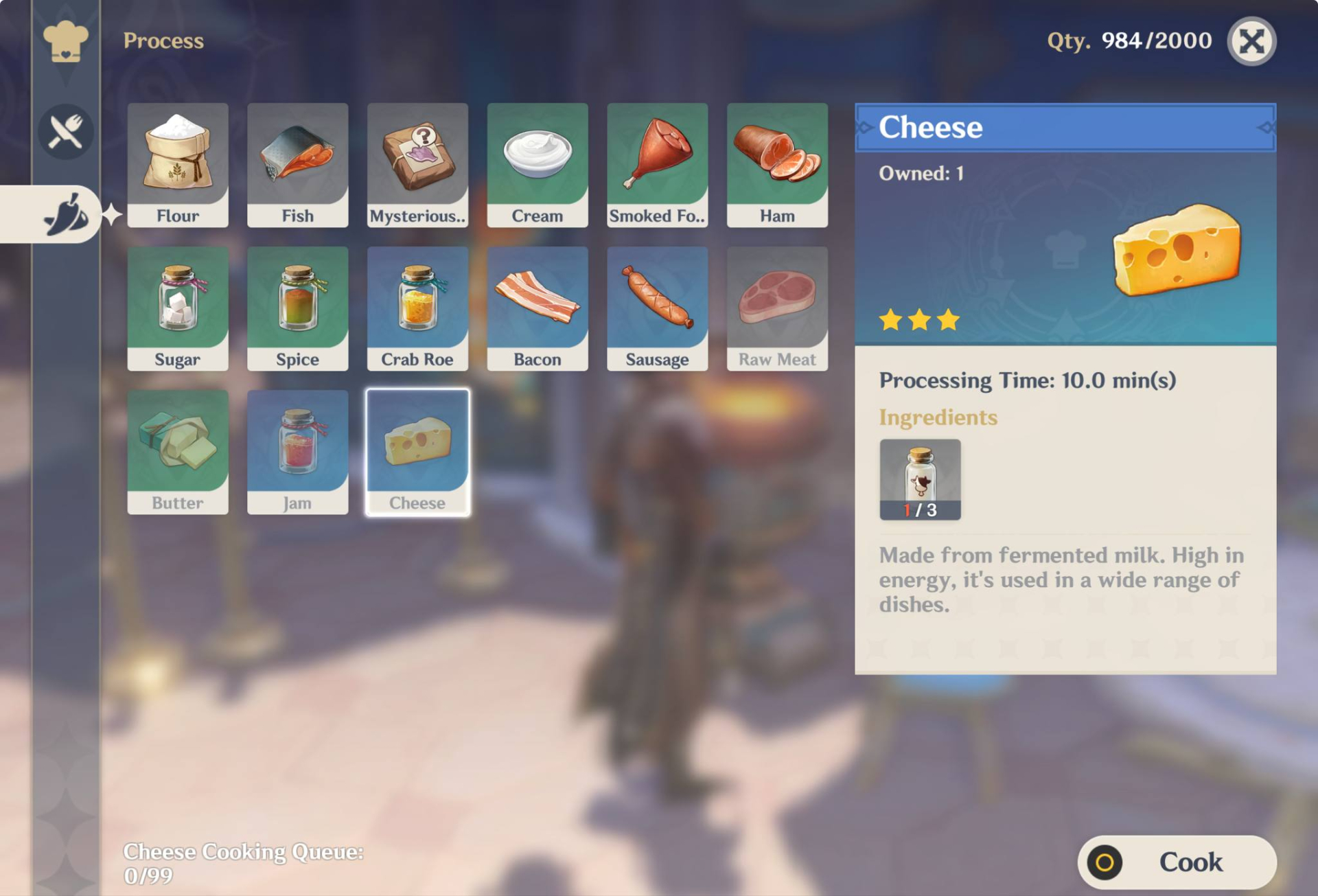Start cooking with the Cook button
This screenshot has width=1318, height=896.
click(x=1177, y=862)
